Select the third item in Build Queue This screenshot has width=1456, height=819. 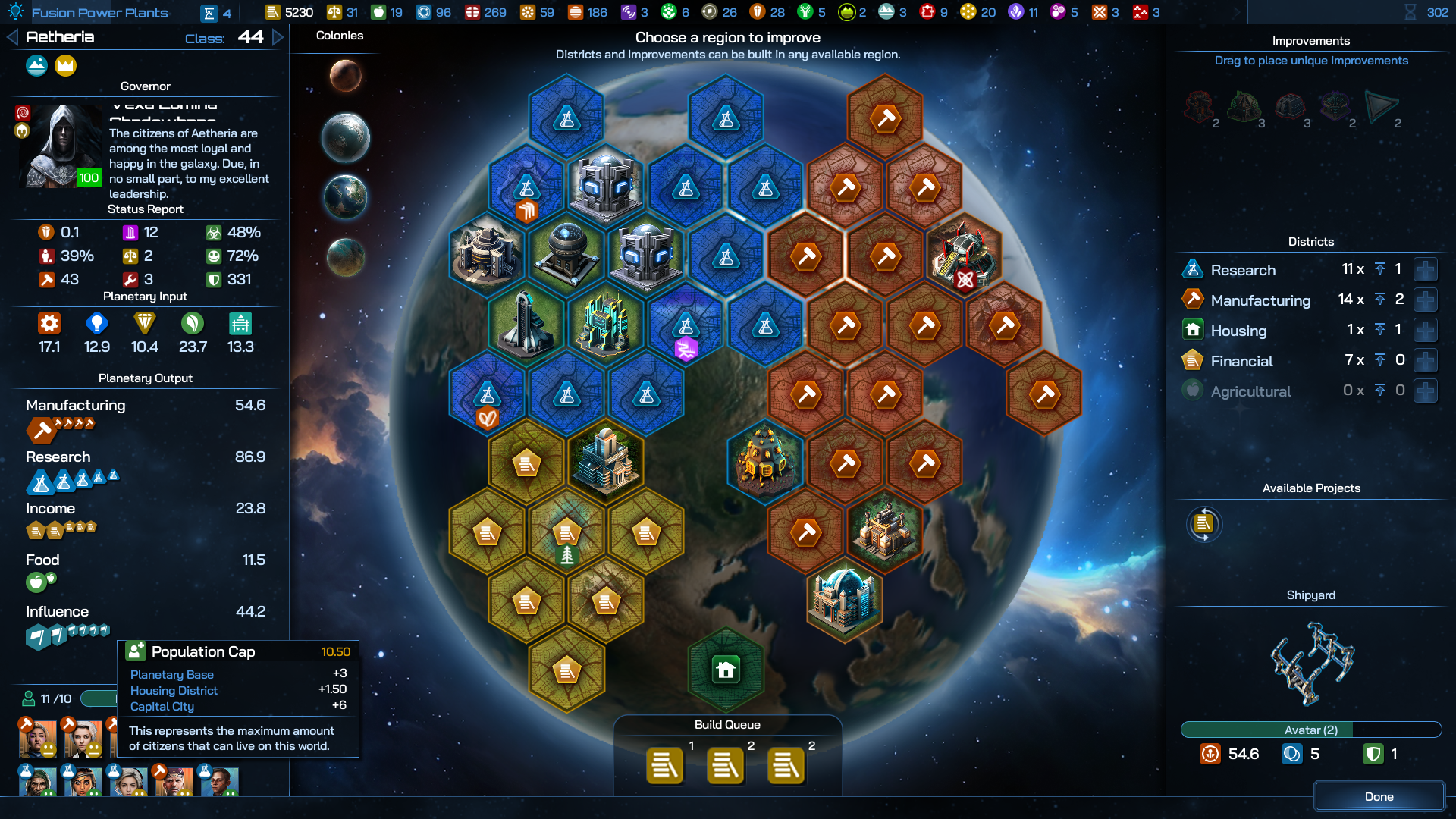786,764
